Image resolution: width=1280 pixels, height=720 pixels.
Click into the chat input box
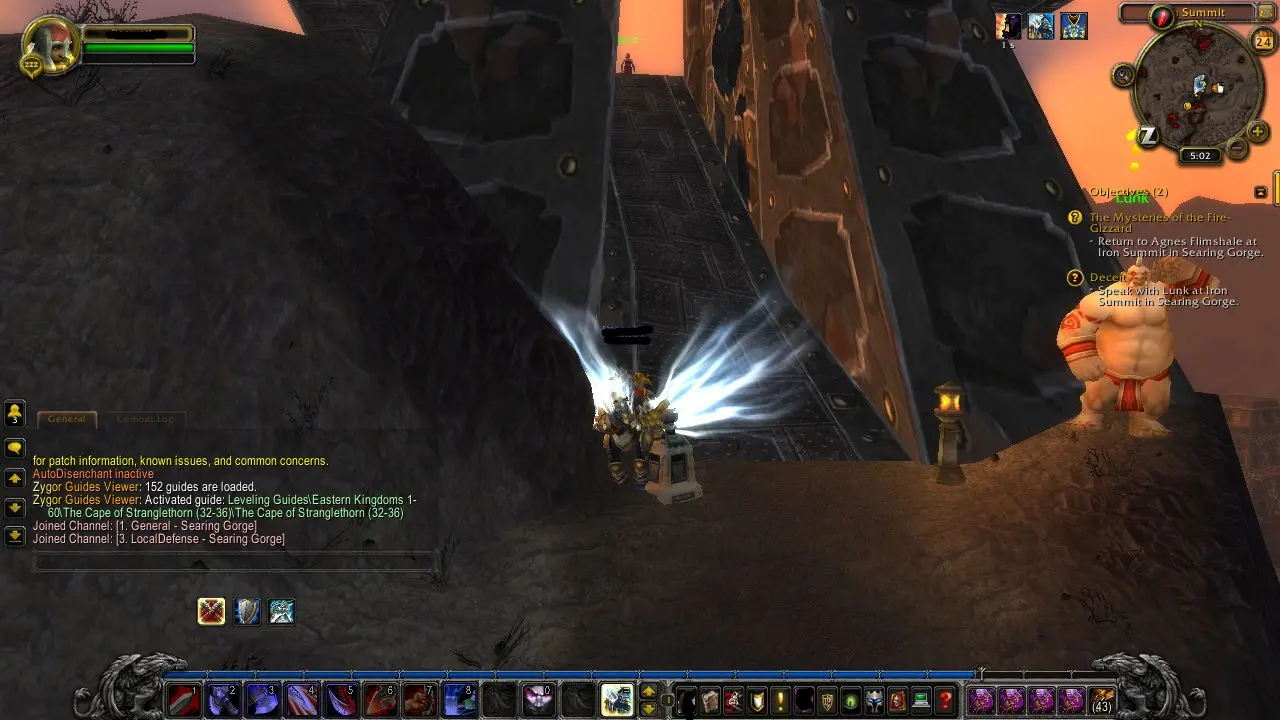235,563
